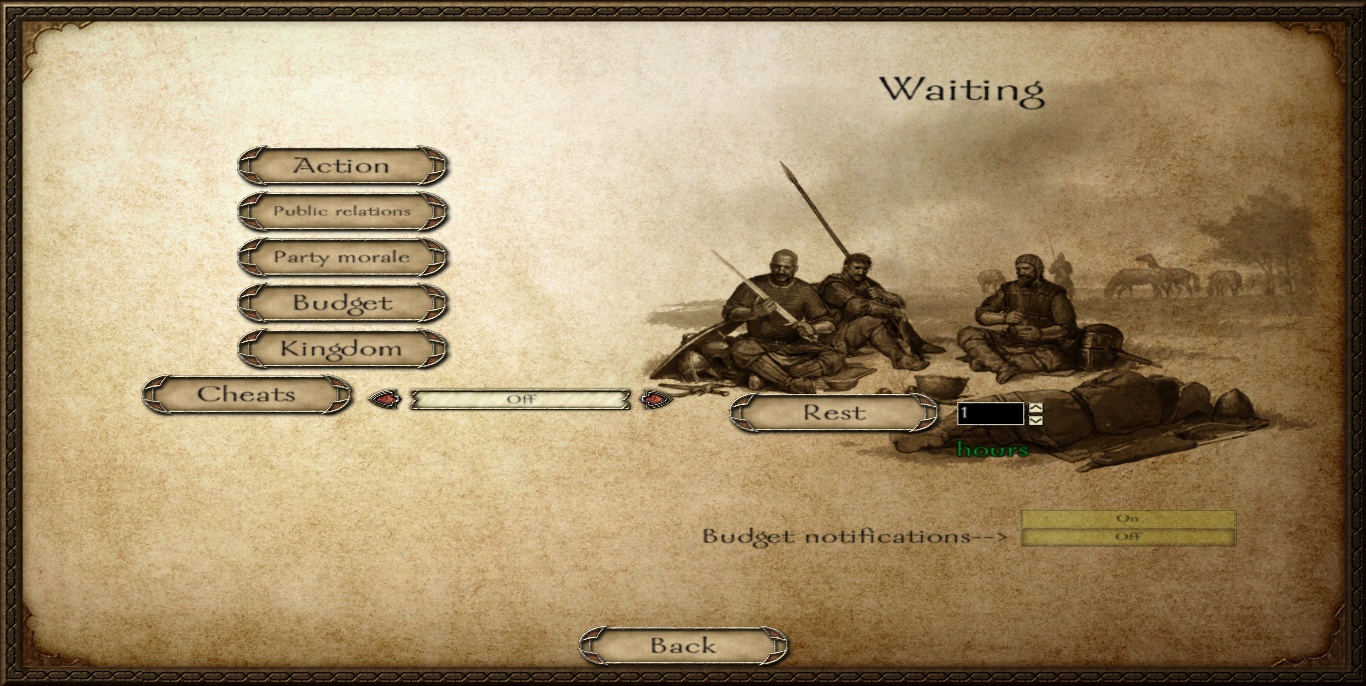Open the Action menu
Screen dimensions: 1366x686
pos(342,166)
